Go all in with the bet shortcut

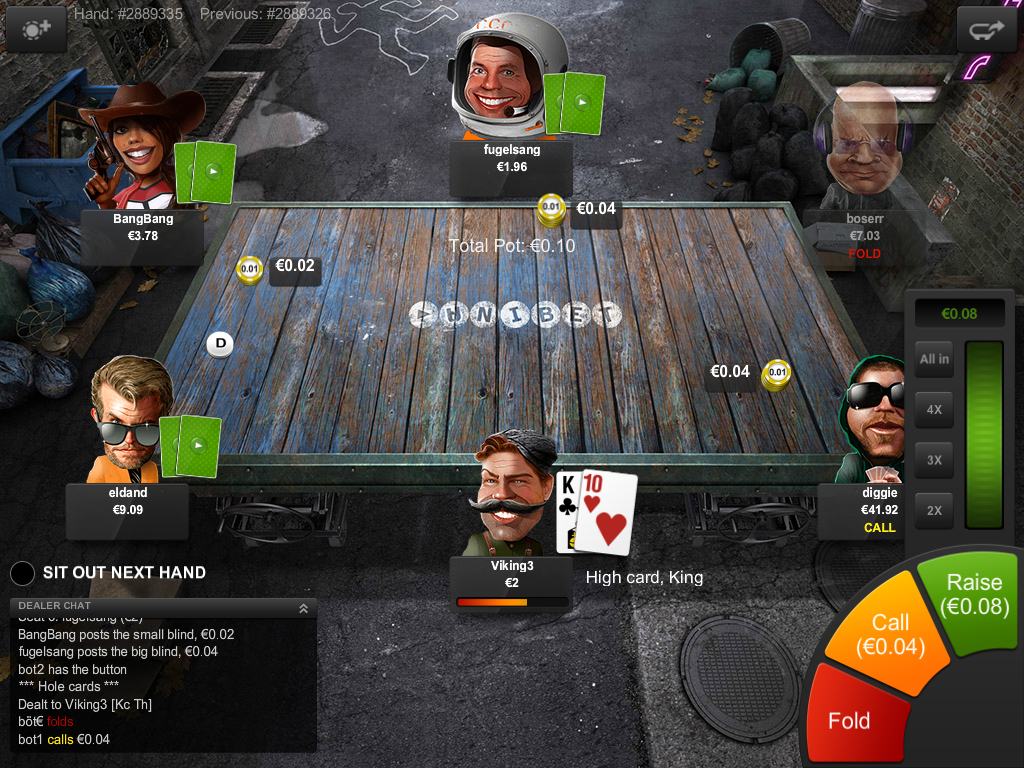pyautogui.click(x=934, y=360)
